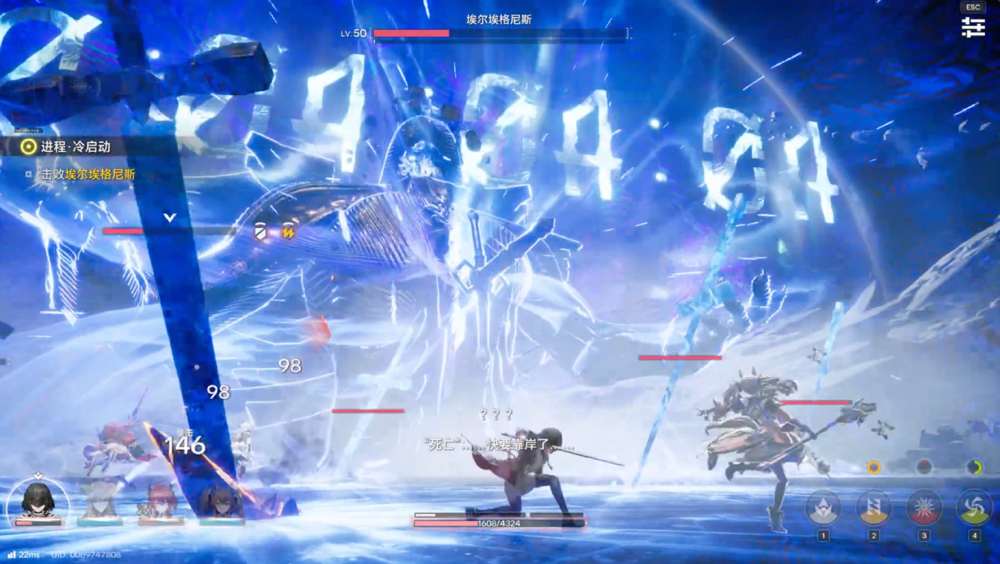Click the yellow-ringed orb above skill 2
Image resolution: width=1000 pixels, height=564 pixels.
873,467
